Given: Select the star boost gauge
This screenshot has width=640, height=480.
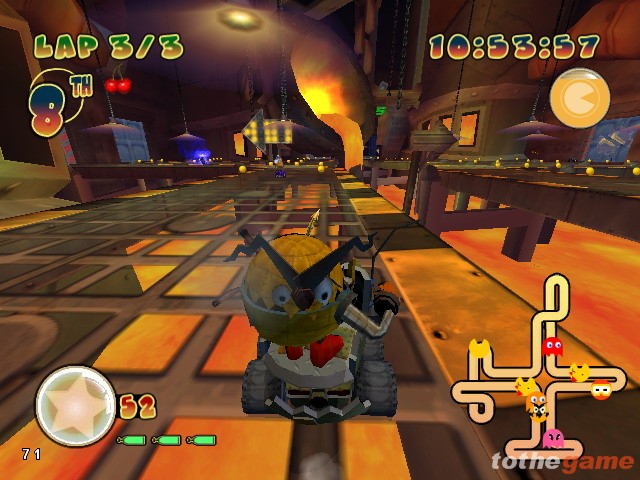Looking at the screenshot, I should click(x=75, y=405).
